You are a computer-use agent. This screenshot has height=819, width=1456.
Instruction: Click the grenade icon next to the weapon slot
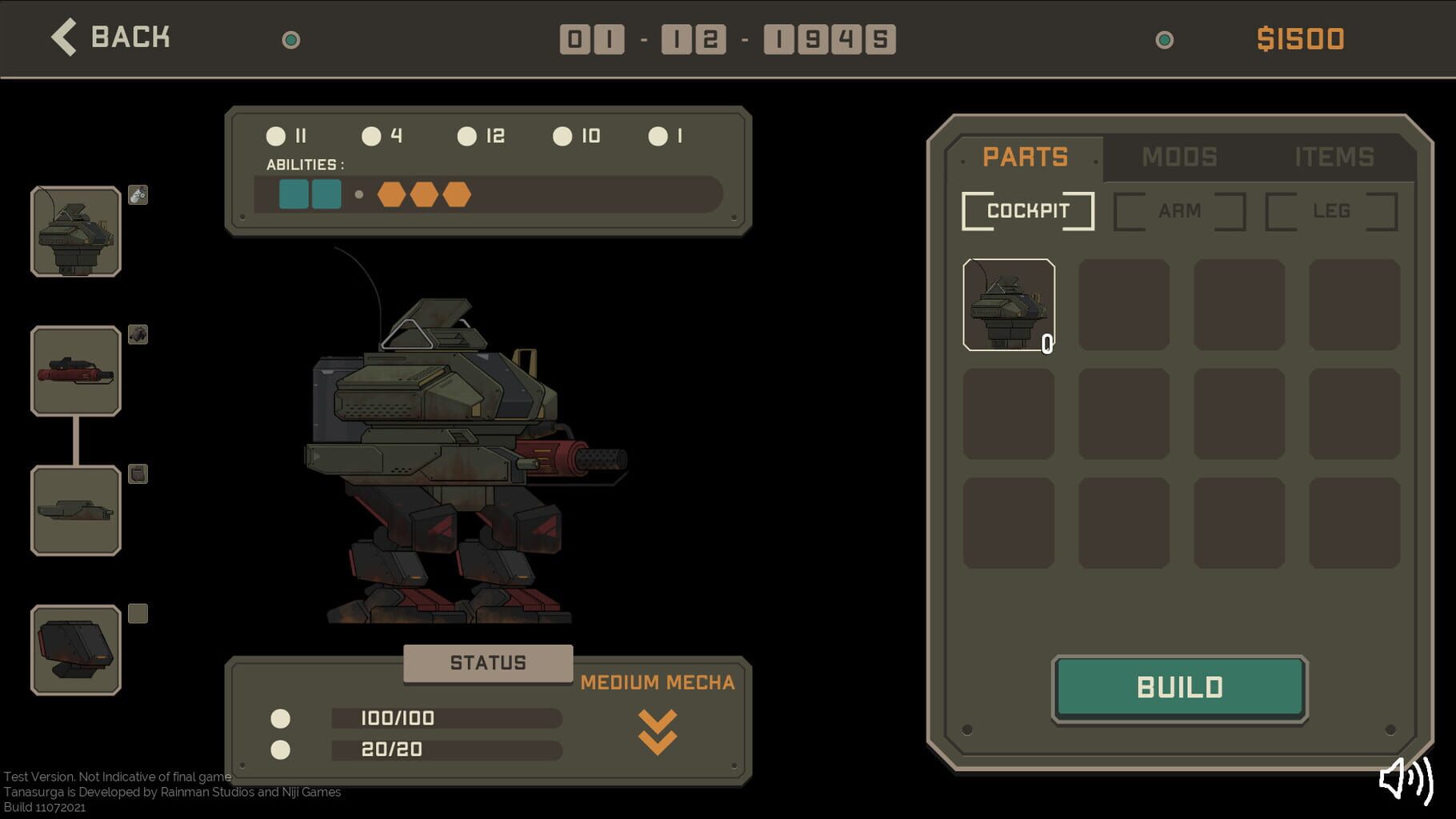click(138, 335)
